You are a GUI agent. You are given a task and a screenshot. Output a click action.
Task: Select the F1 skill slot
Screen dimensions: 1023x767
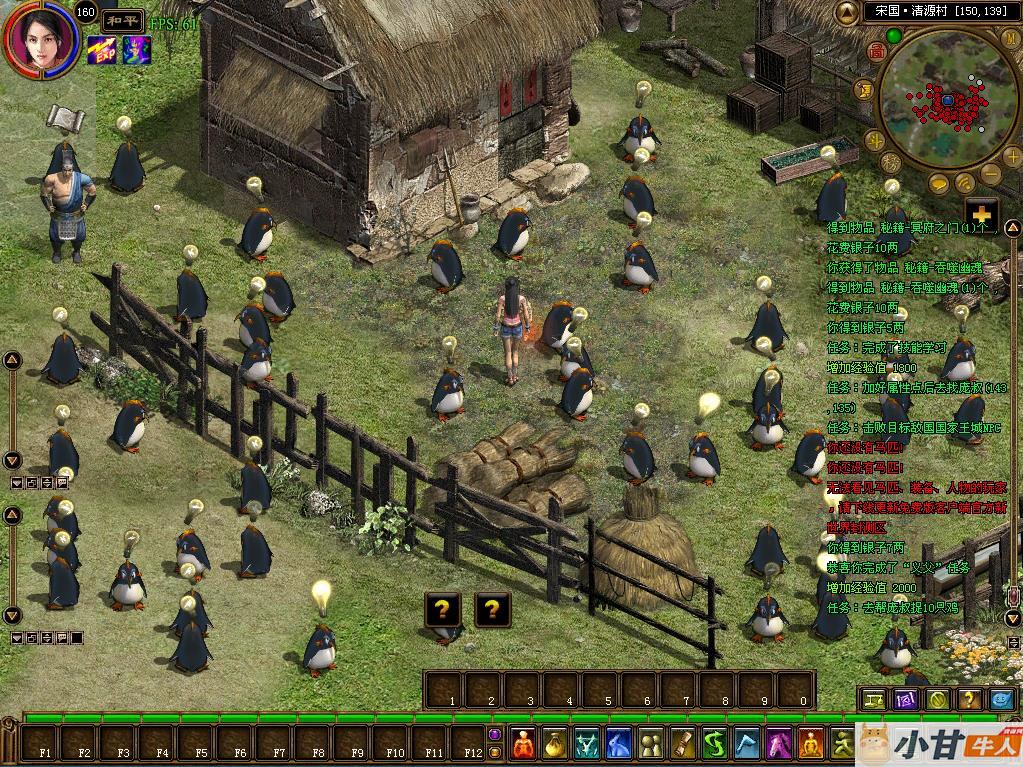43,744
